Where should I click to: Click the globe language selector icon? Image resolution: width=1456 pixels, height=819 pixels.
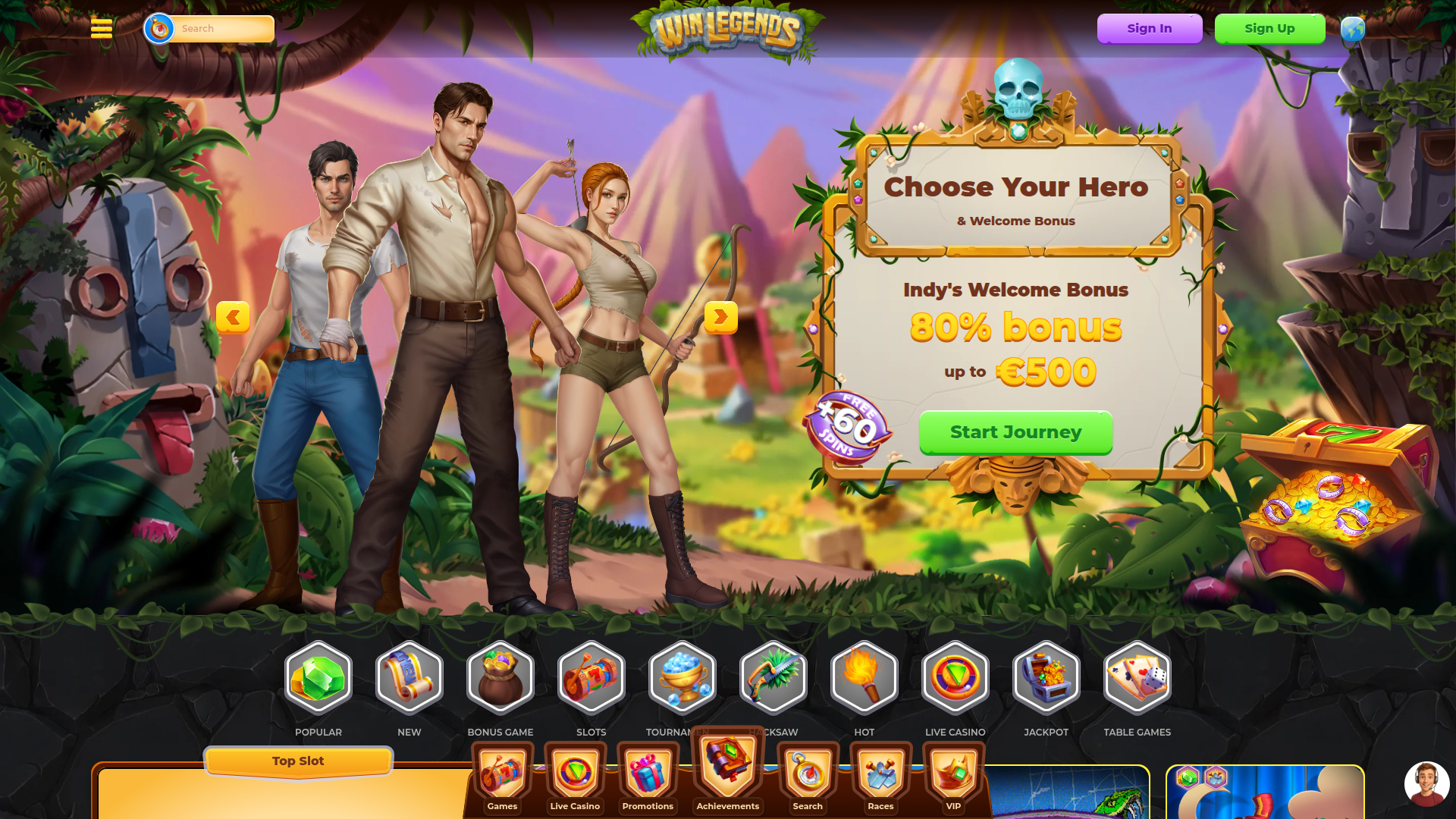(x=1352, y=28)
